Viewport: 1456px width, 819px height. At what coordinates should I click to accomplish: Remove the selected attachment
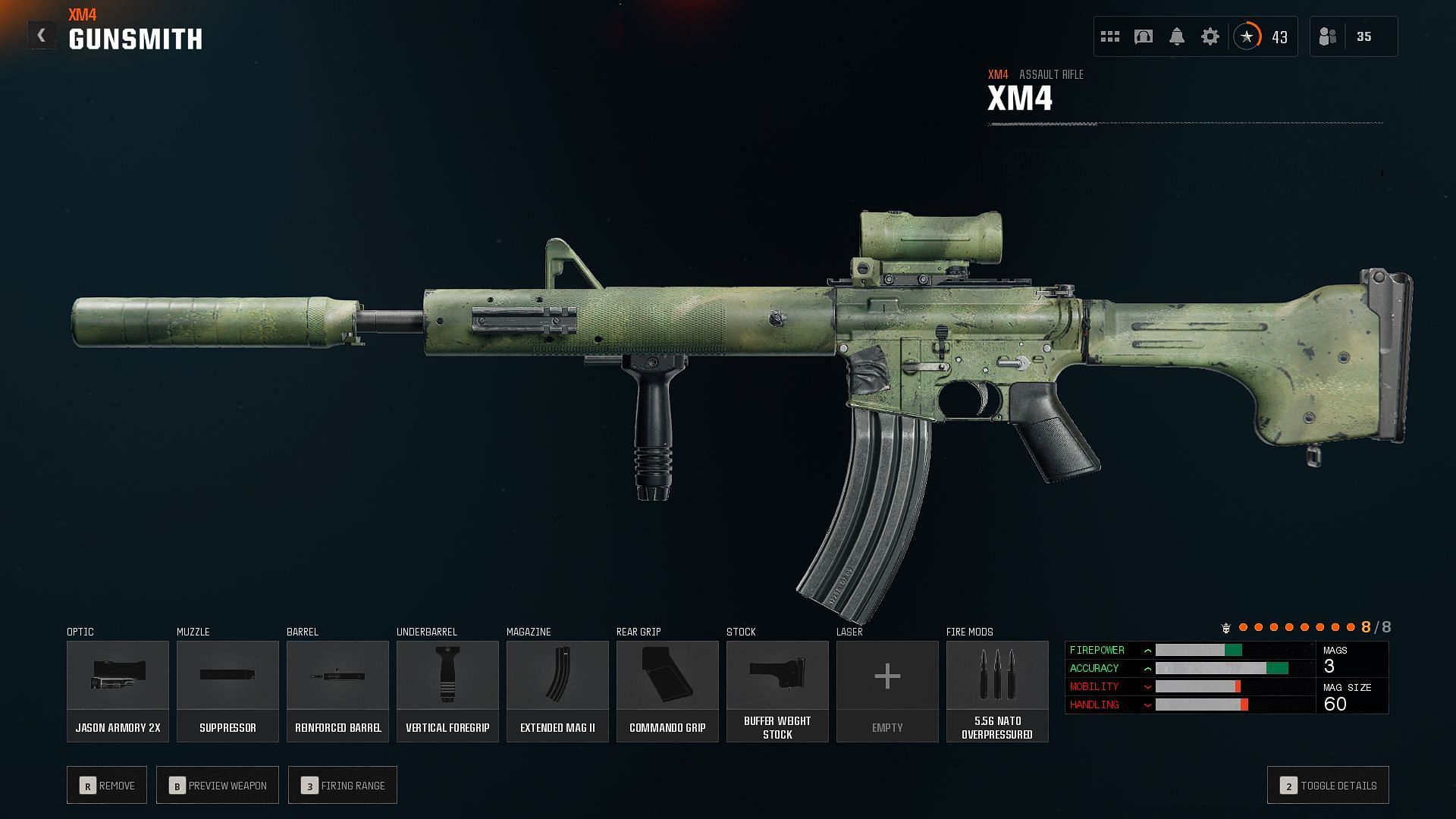107,785
